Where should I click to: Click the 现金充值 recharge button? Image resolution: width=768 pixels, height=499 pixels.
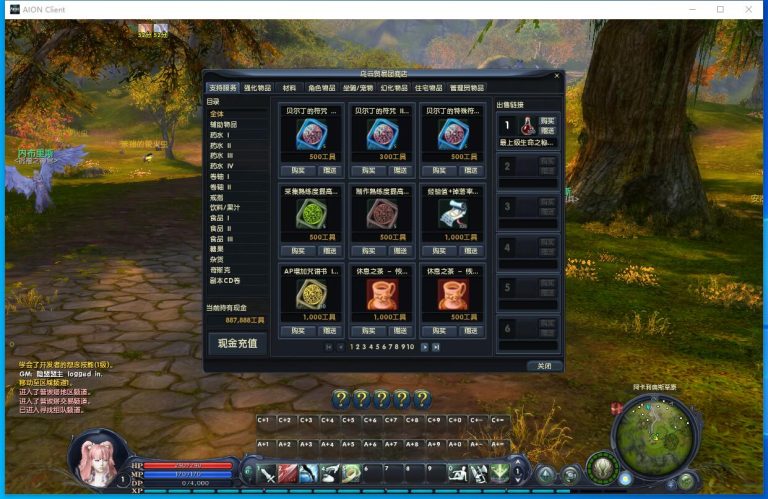coord(237,343)
